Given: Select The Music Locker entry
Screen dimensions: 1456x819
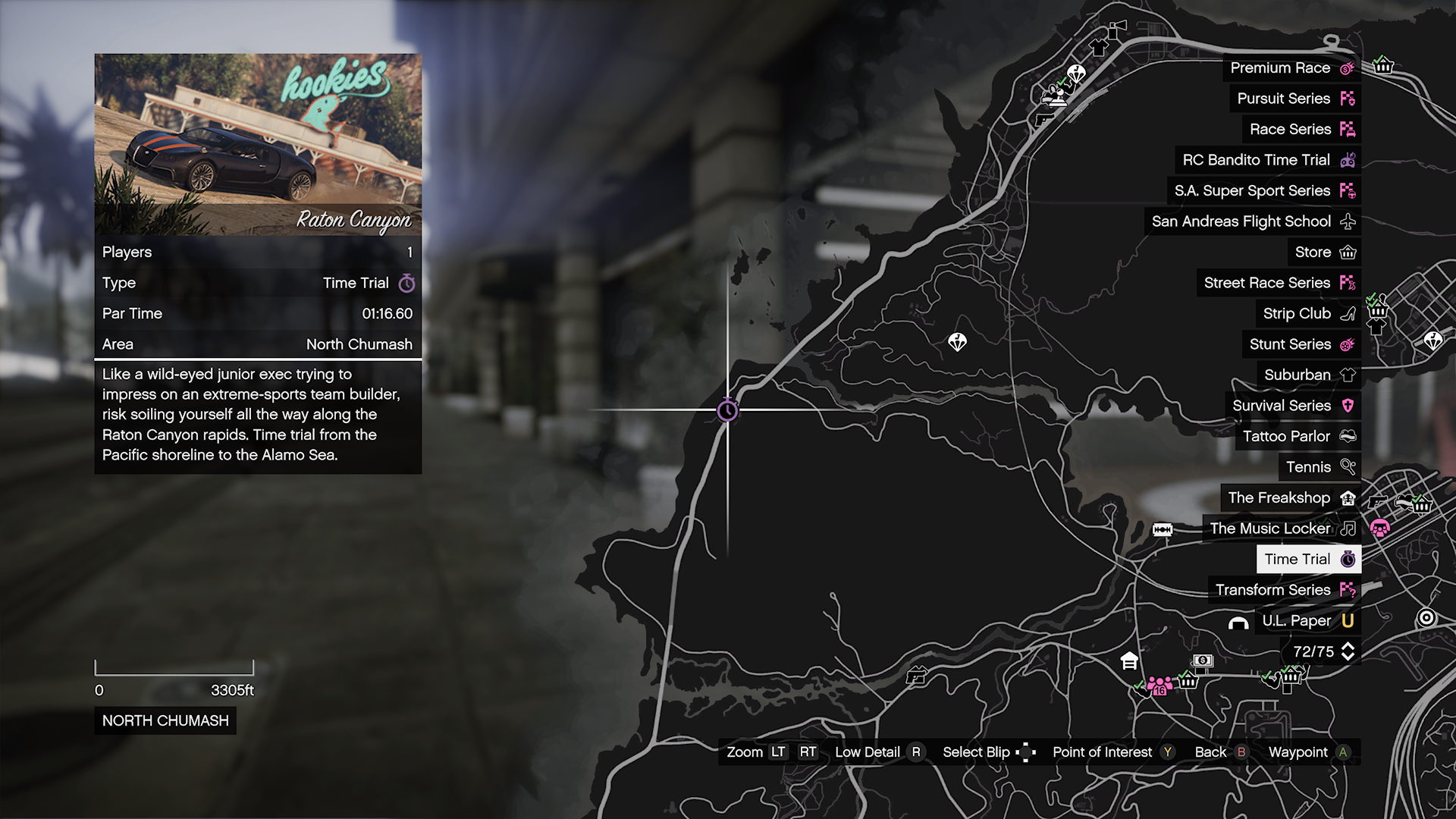Looking at the screenshot, I should [1281, 529].
